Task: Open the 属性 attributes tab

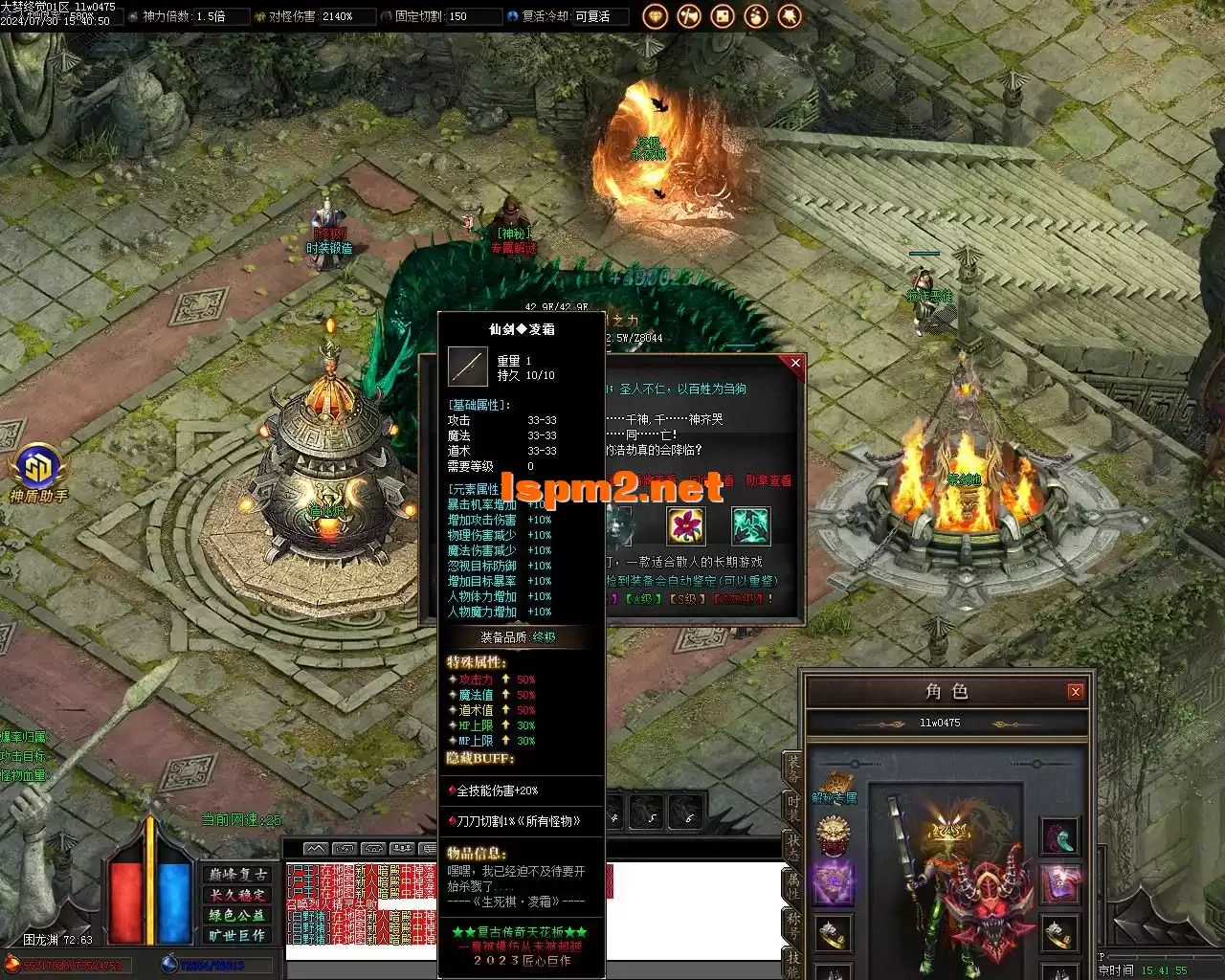Action: (x=792, y=885)
